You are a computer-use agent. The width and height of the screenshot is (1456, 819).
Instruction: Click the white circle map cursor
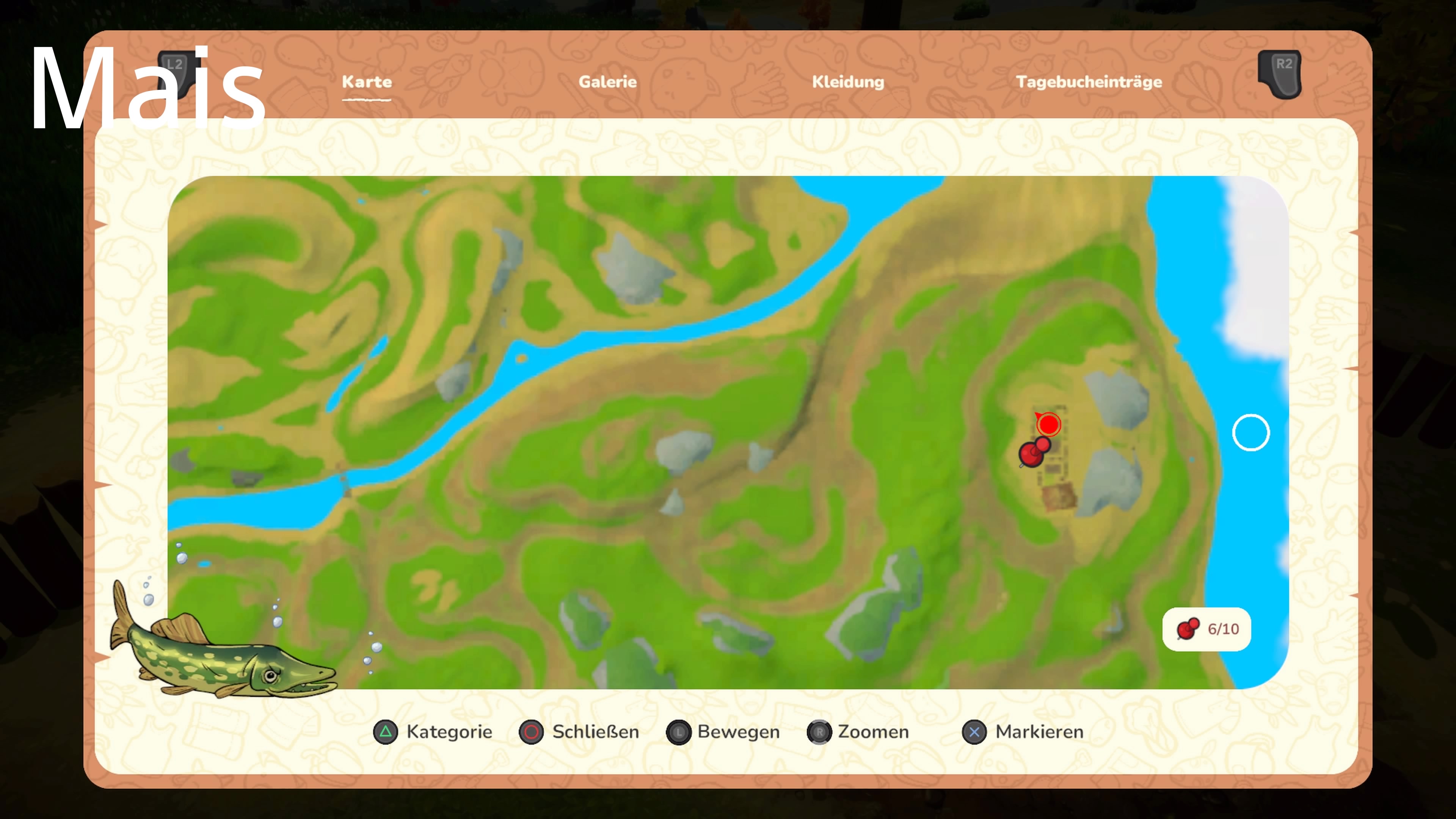click(x=1250, y=433)
